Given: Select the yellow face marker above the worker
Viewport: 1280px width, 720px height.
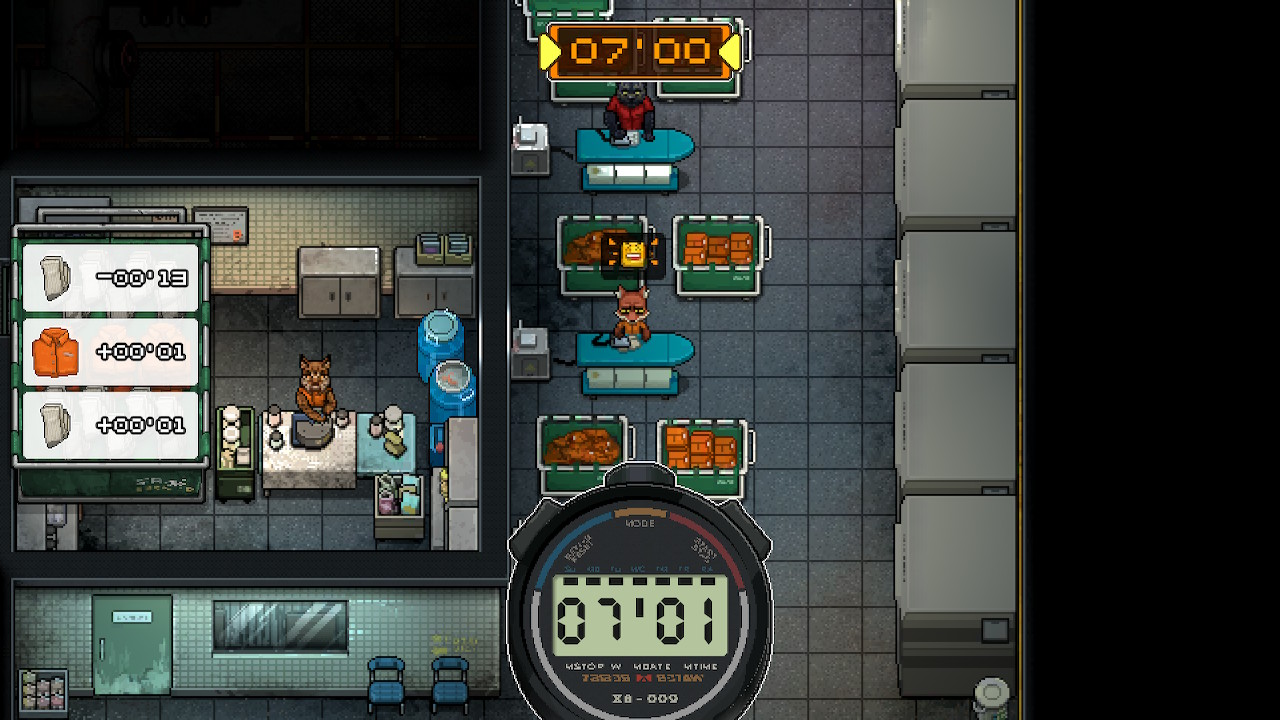Looking at the screenshot, I should coord(632,253).
